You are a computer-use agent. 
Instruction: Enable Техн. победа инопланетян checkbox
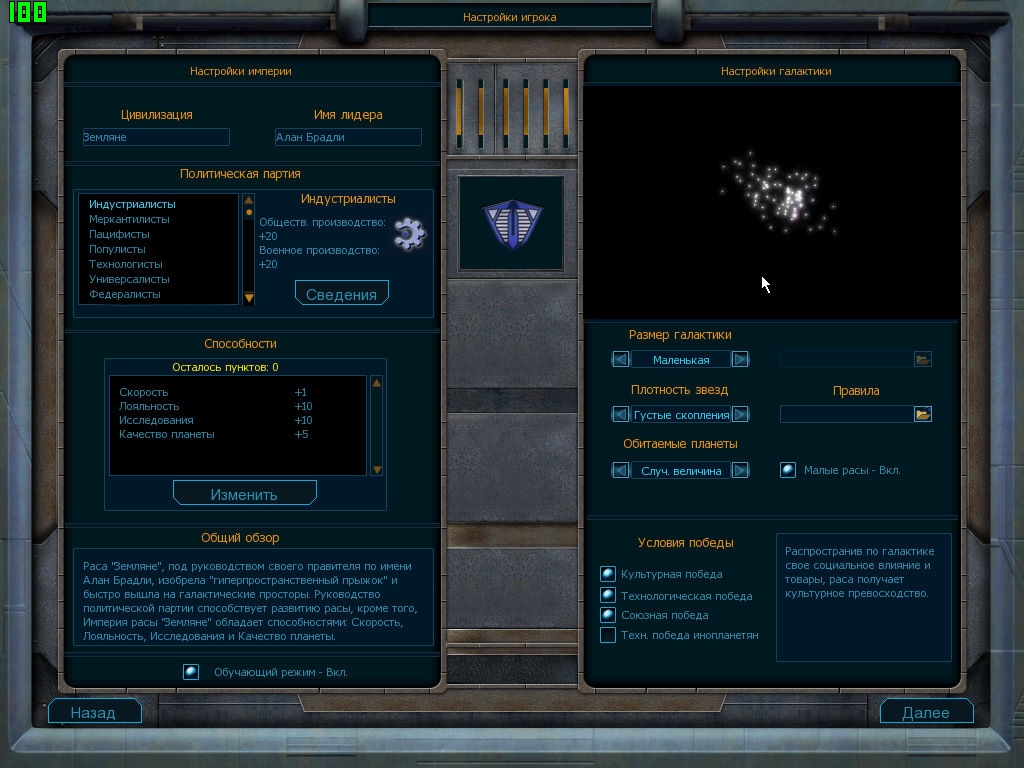pyautogui.click(x=607, y=635)
